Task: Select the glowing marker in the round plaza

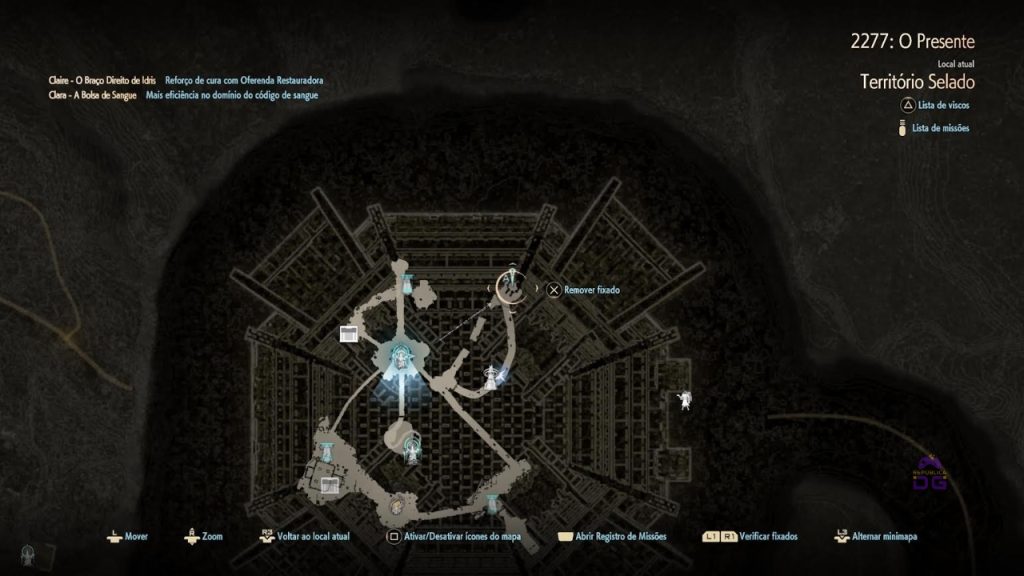Action: [410, 447]
